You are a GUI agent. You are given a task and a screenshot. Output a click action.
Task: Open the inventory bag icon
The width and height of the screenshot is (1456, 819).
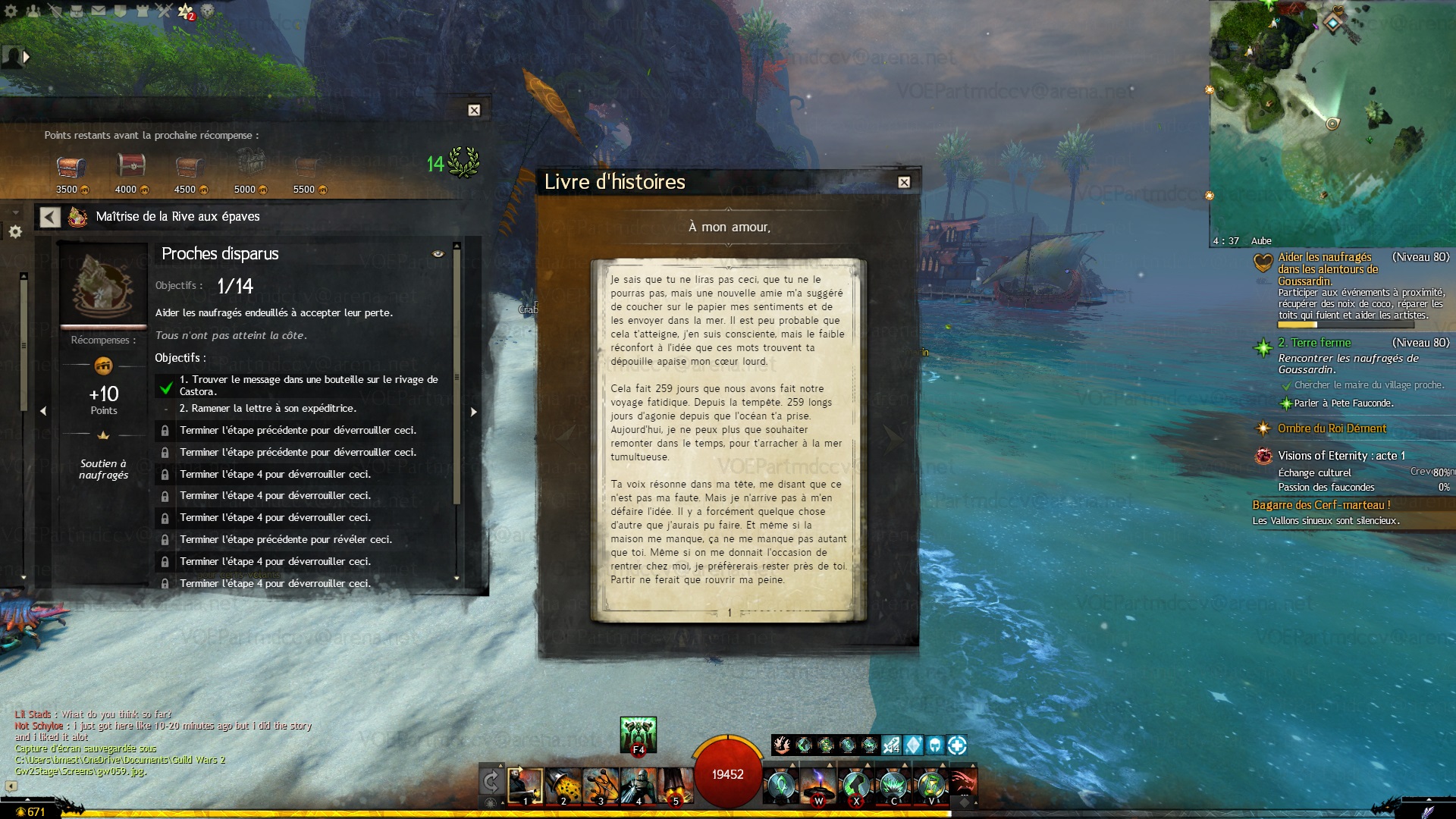(77, 11)
